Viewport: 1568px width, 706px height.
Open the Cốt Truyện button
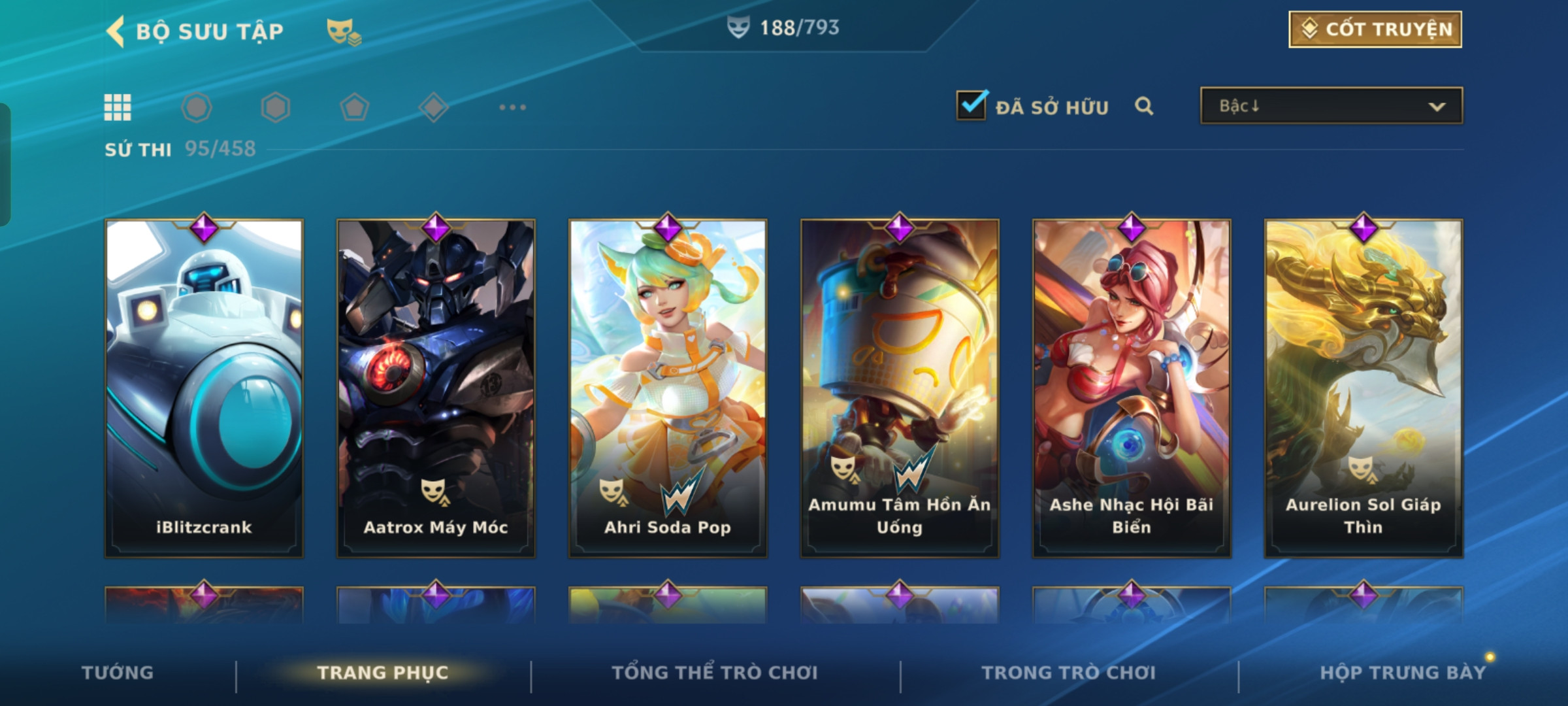coord(1375,29)
